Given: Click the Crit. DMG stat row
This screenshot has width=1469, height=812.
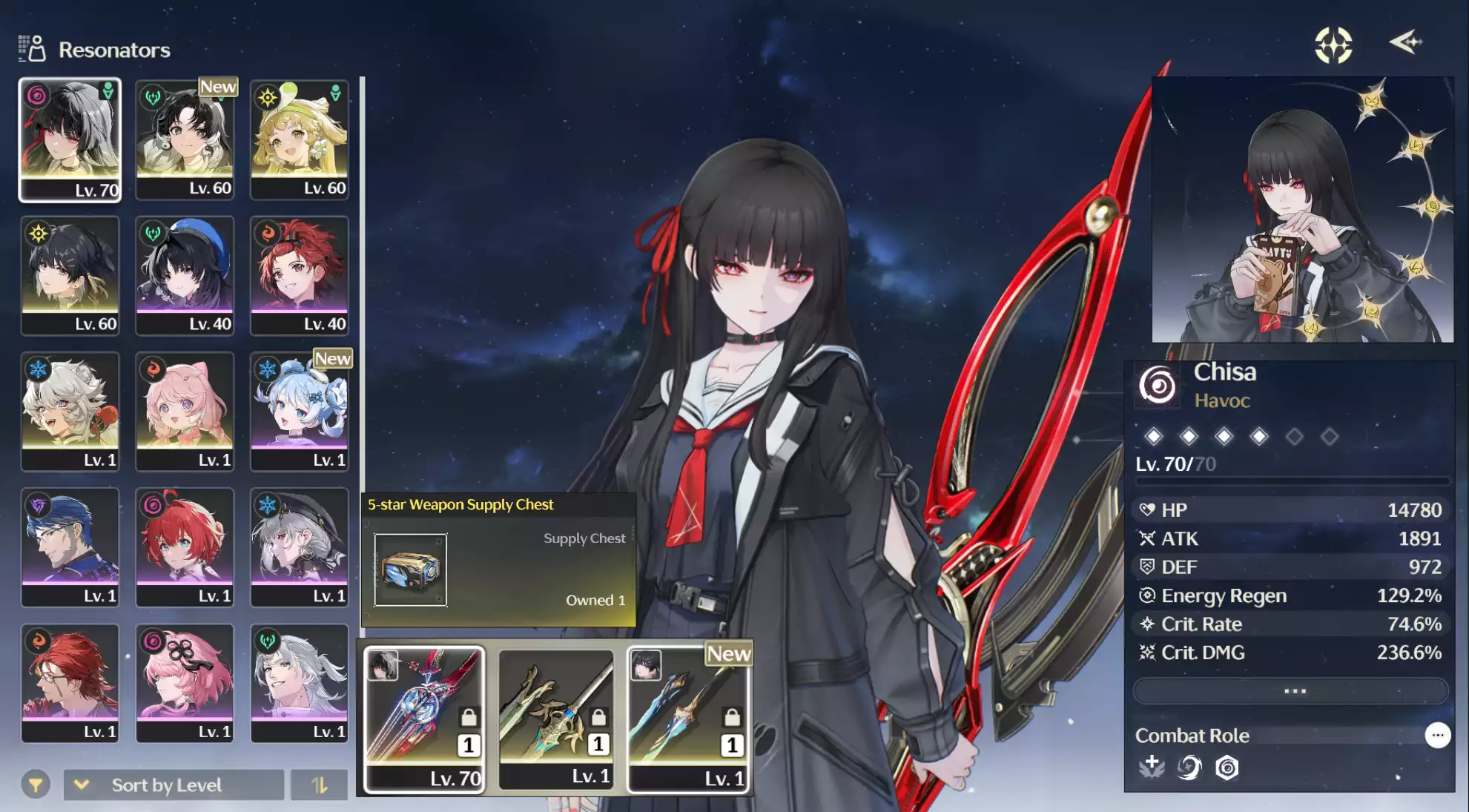Looking at the screenshot, I should [1290, 653].
